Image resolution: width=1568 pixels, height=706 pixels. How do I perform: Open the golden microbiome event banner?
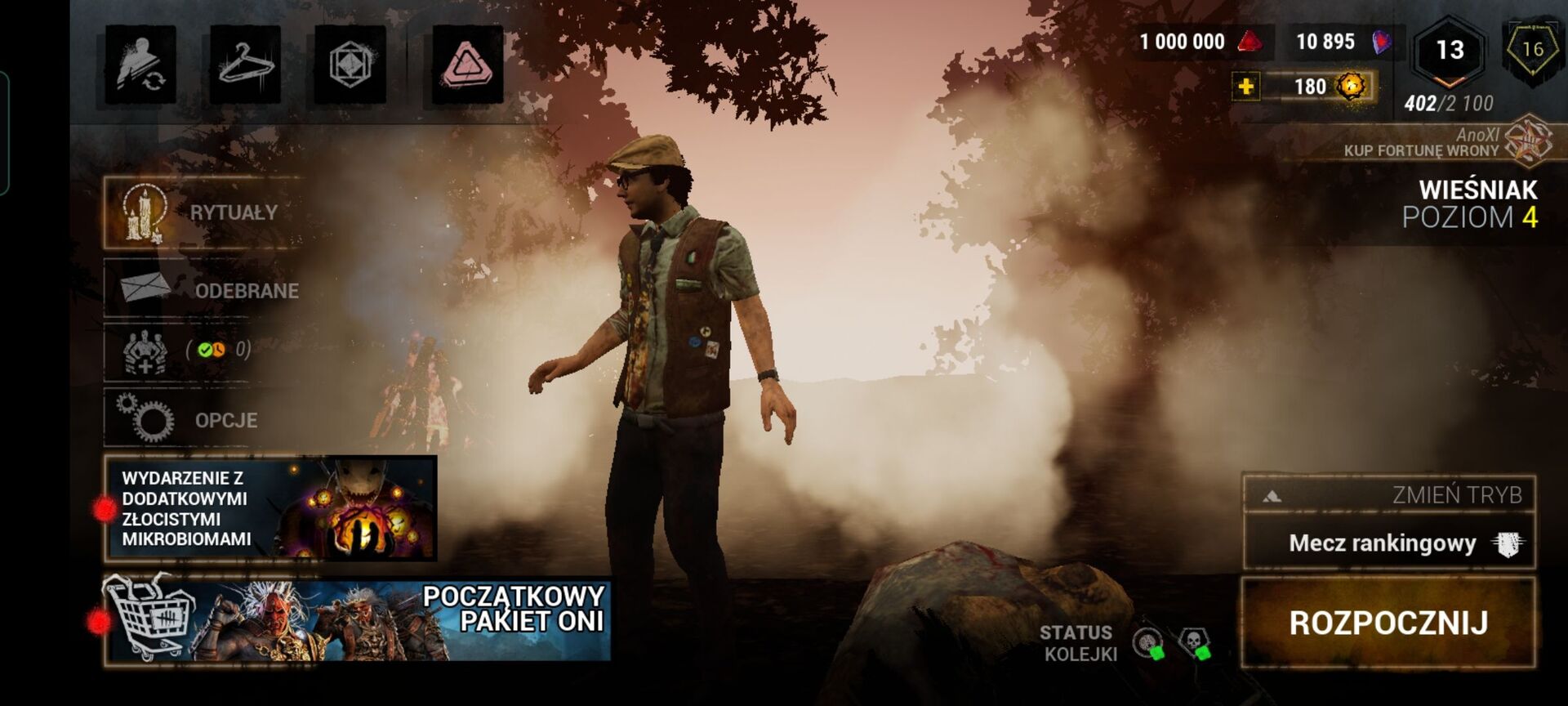tap(271, 508)
